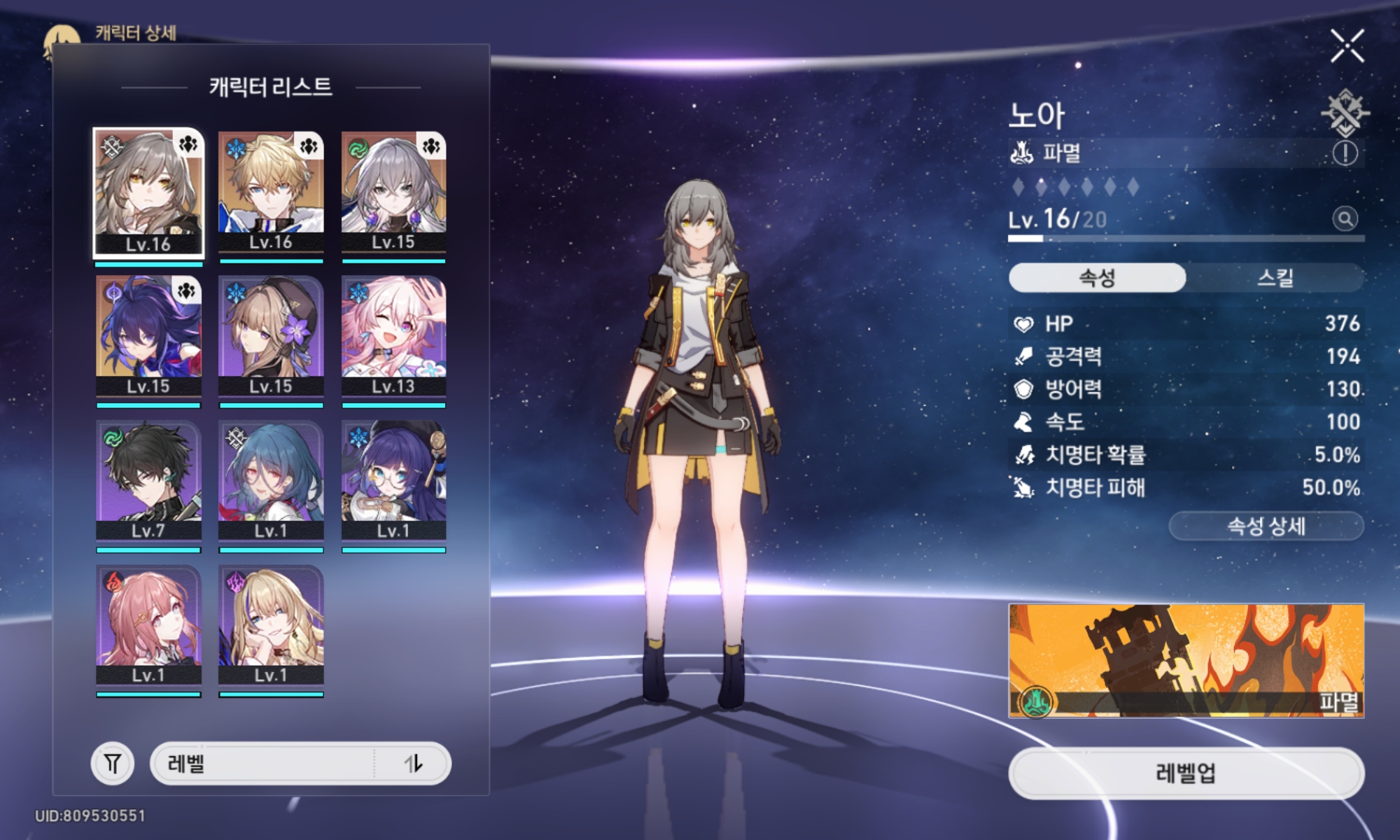
Task: Select the blonde lightning character, Lv.1
Action: pos(271,625)
